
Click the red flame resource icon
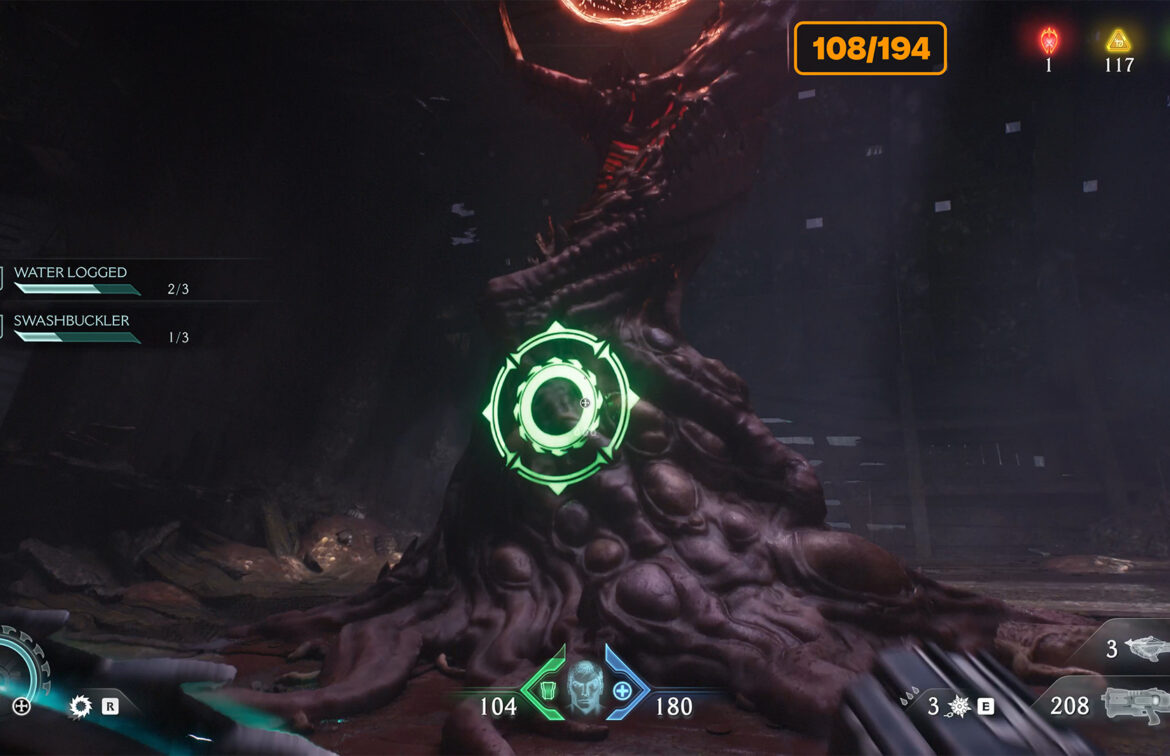(x=1048, y=41)
